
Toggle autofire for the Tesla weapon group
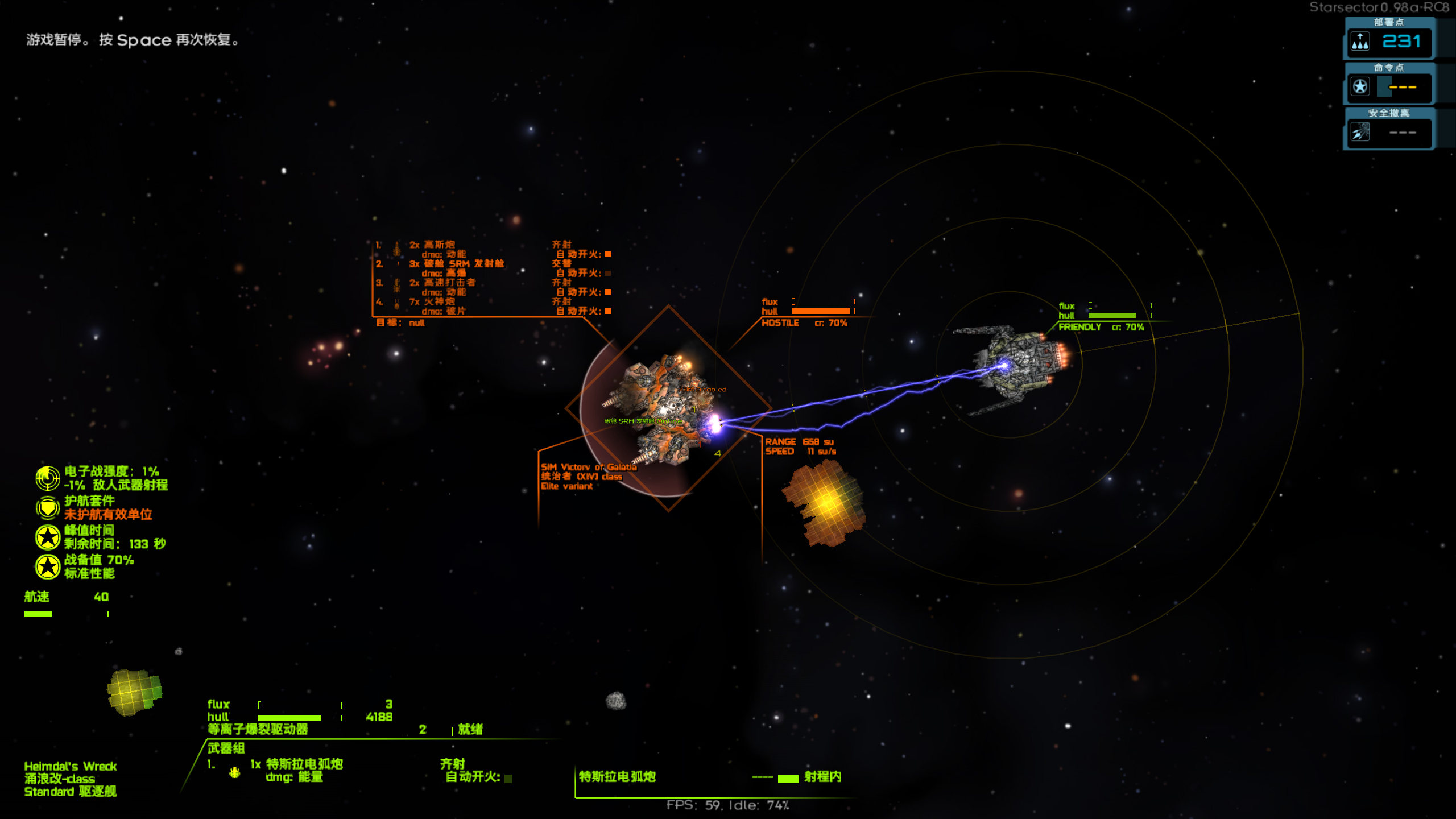coord(508,779)
